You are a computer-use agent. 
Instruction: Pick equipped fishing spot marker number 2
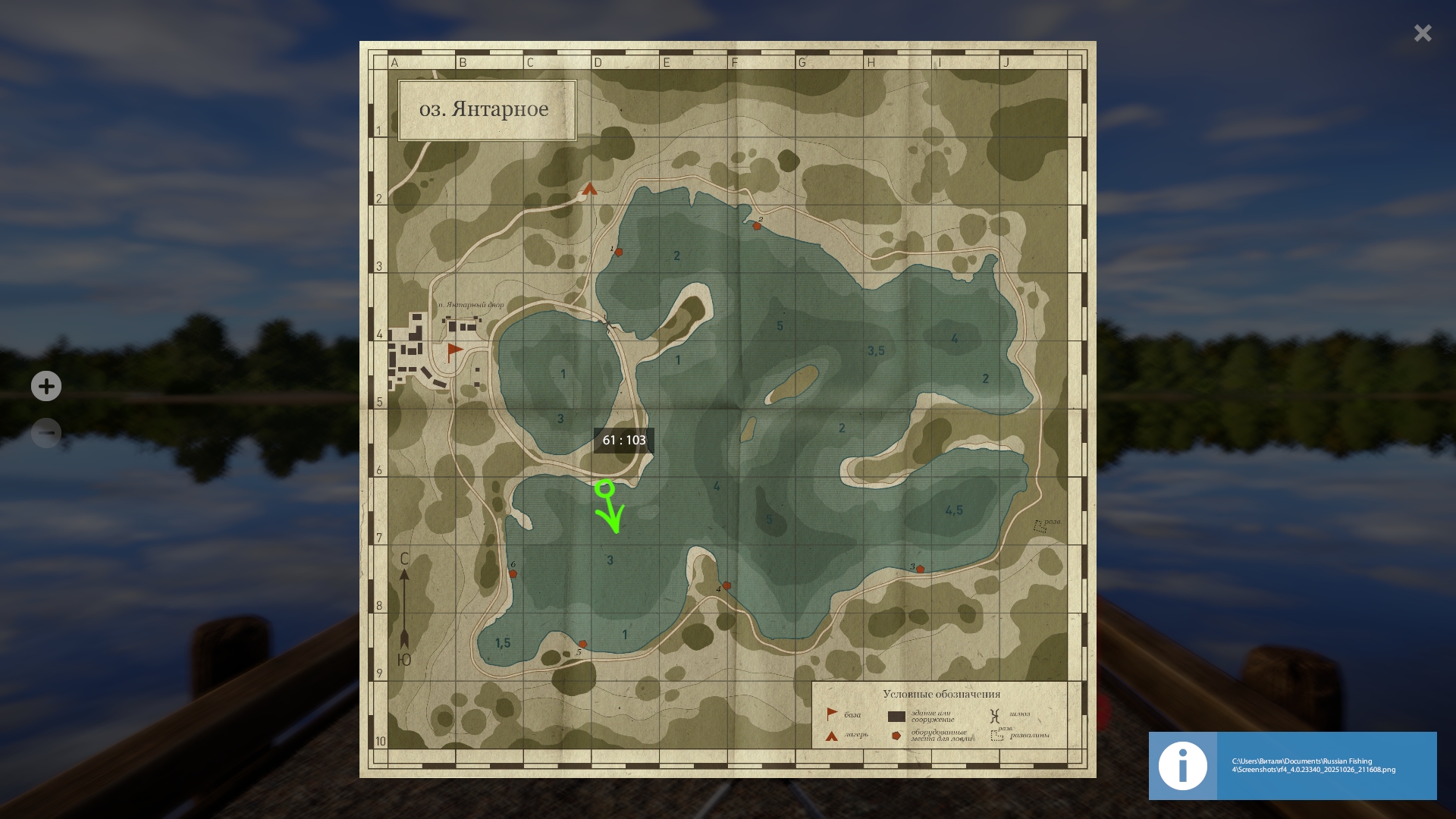[757, 226]
